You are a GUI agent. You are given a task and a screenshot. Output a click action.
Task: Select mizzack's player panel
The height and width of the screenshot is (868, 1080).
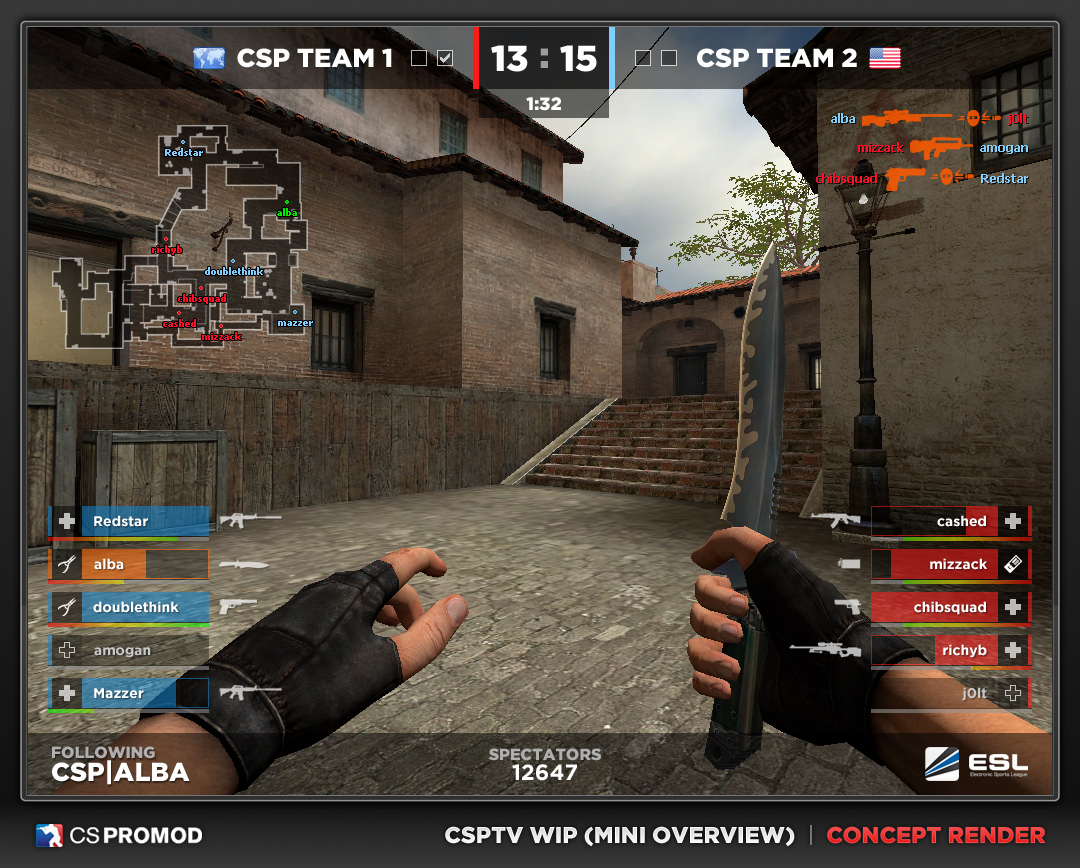click(x=950, y=564)
